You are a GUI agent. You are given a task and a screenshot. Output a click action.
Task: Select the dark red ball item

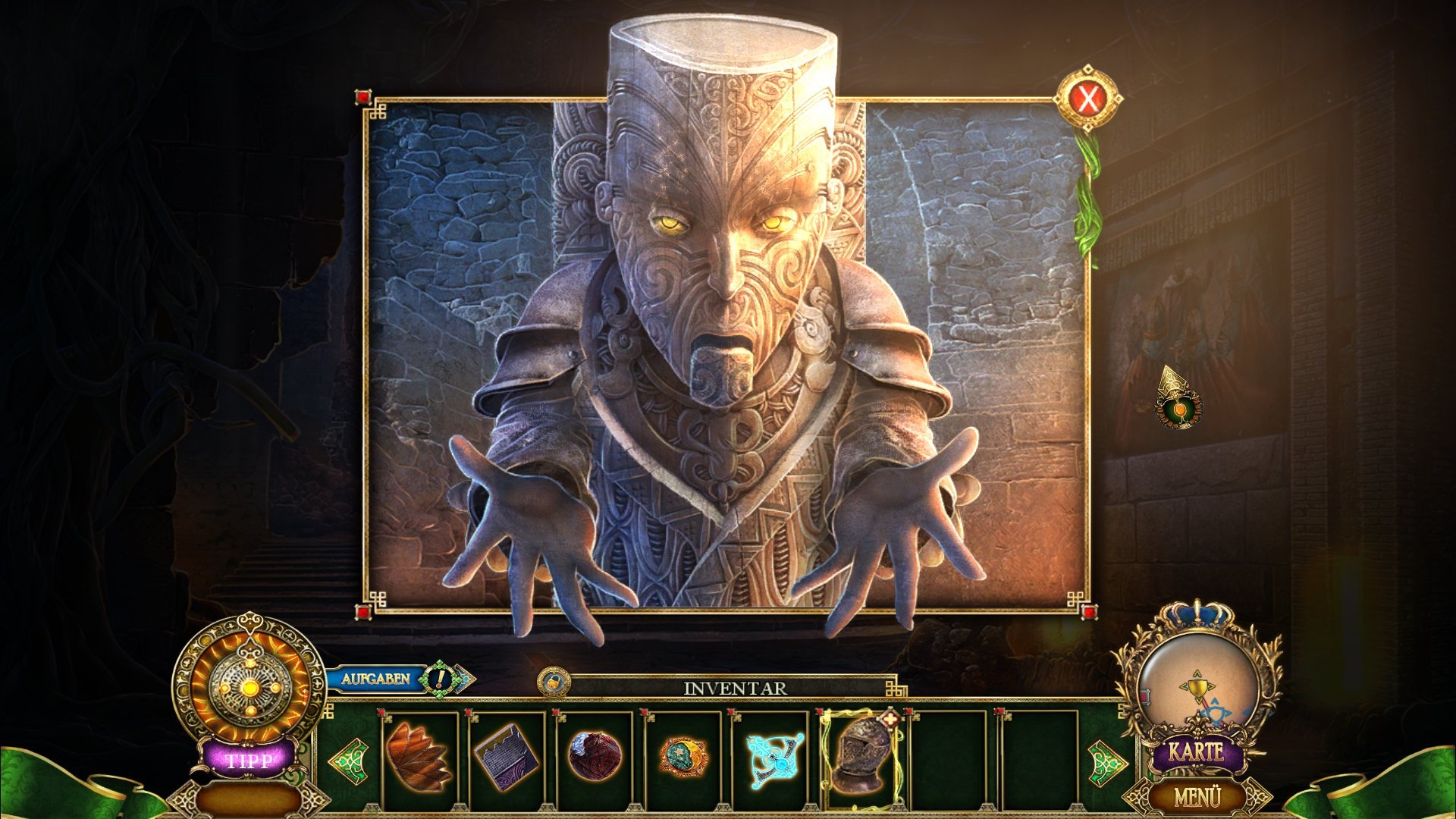[x=595, y=756]
